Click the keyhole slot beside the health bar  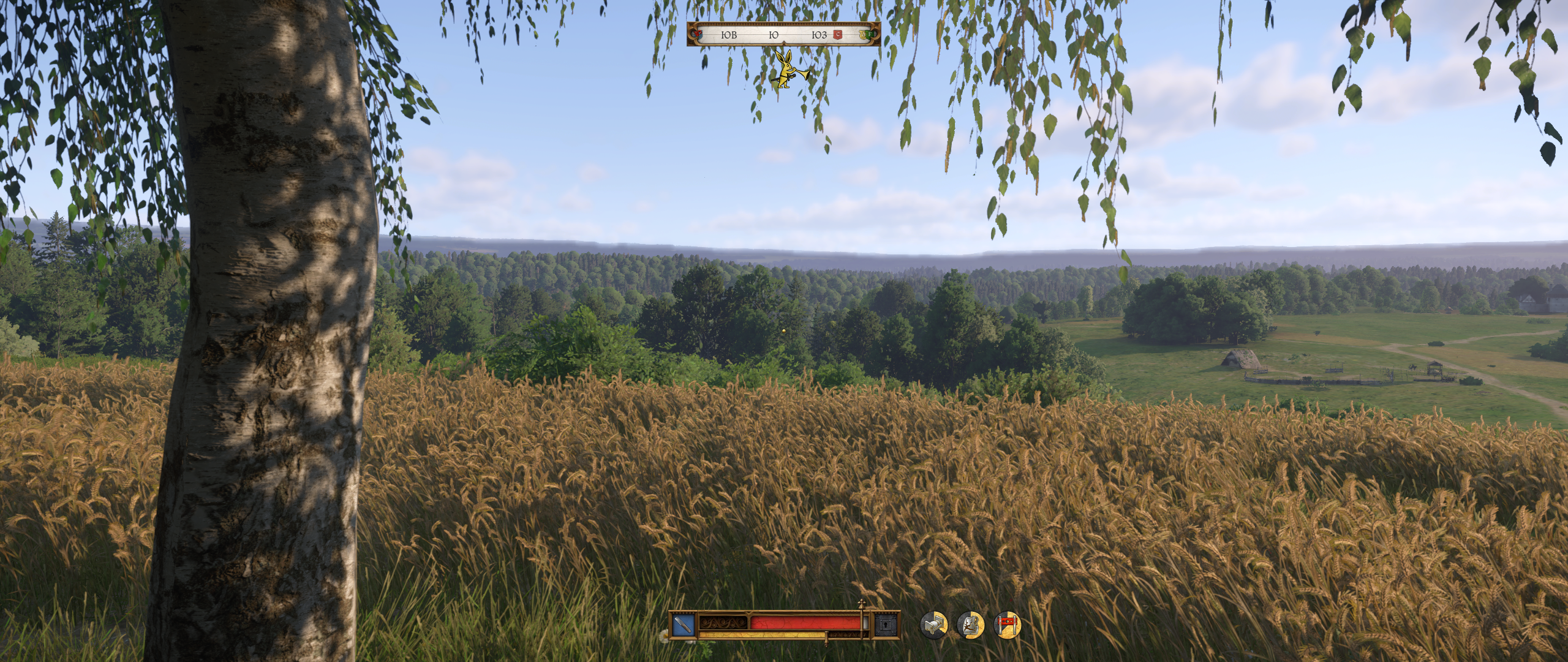pyautogui.click(x=884, y=626)
